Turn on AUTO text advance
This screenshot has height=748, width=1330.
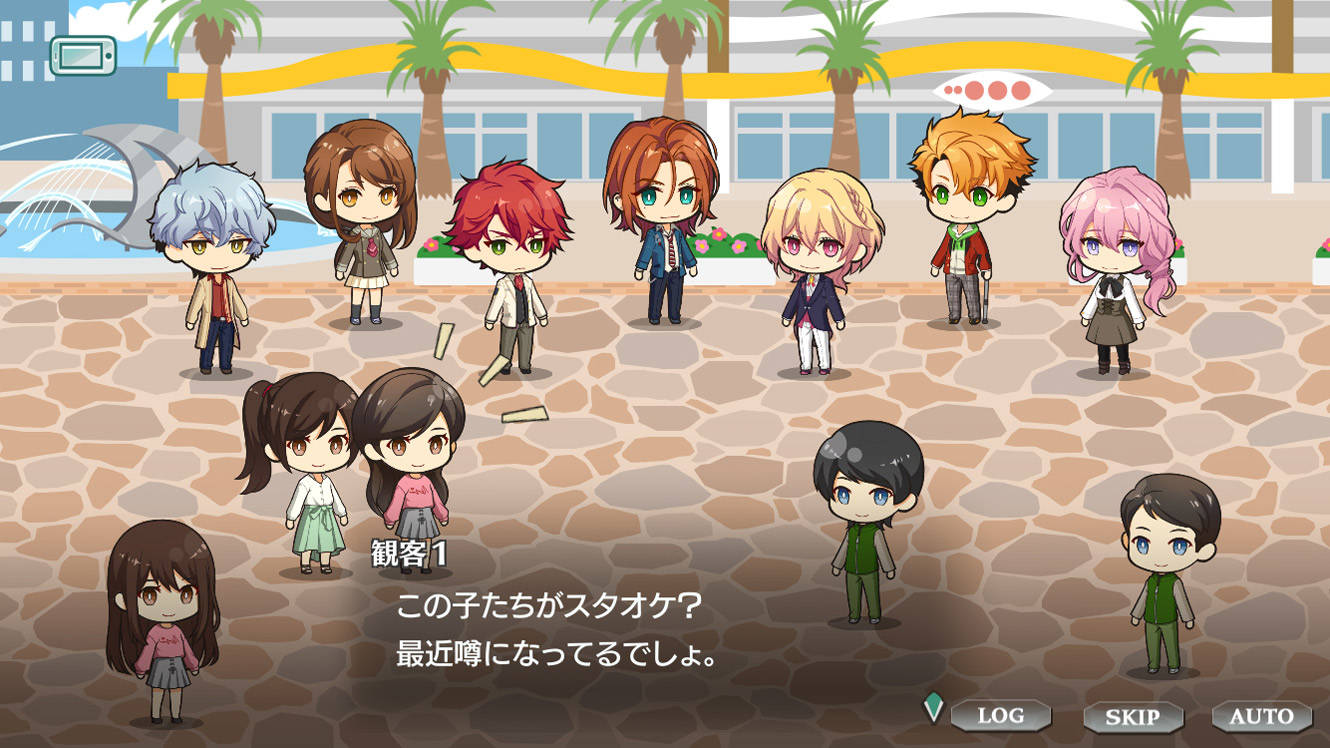[x=1261, y=716]
